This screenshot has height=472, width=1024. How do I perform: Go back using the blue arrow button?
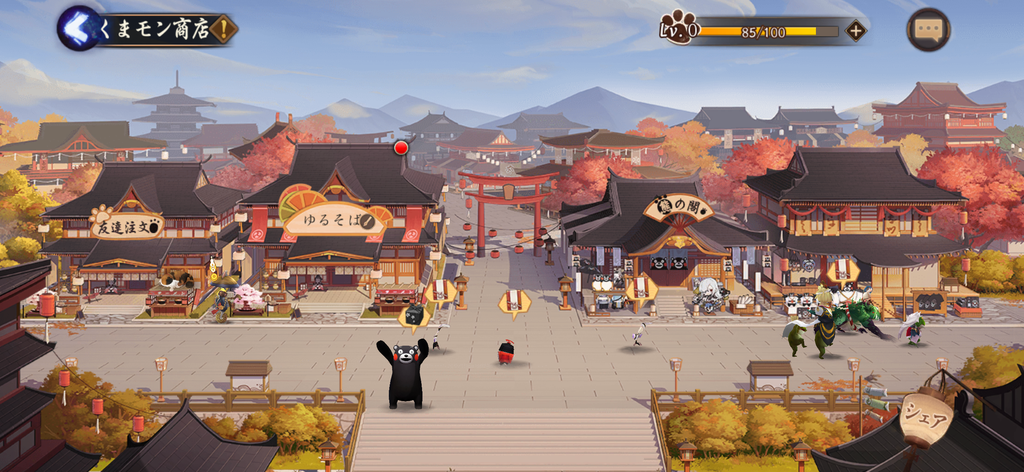79,28
